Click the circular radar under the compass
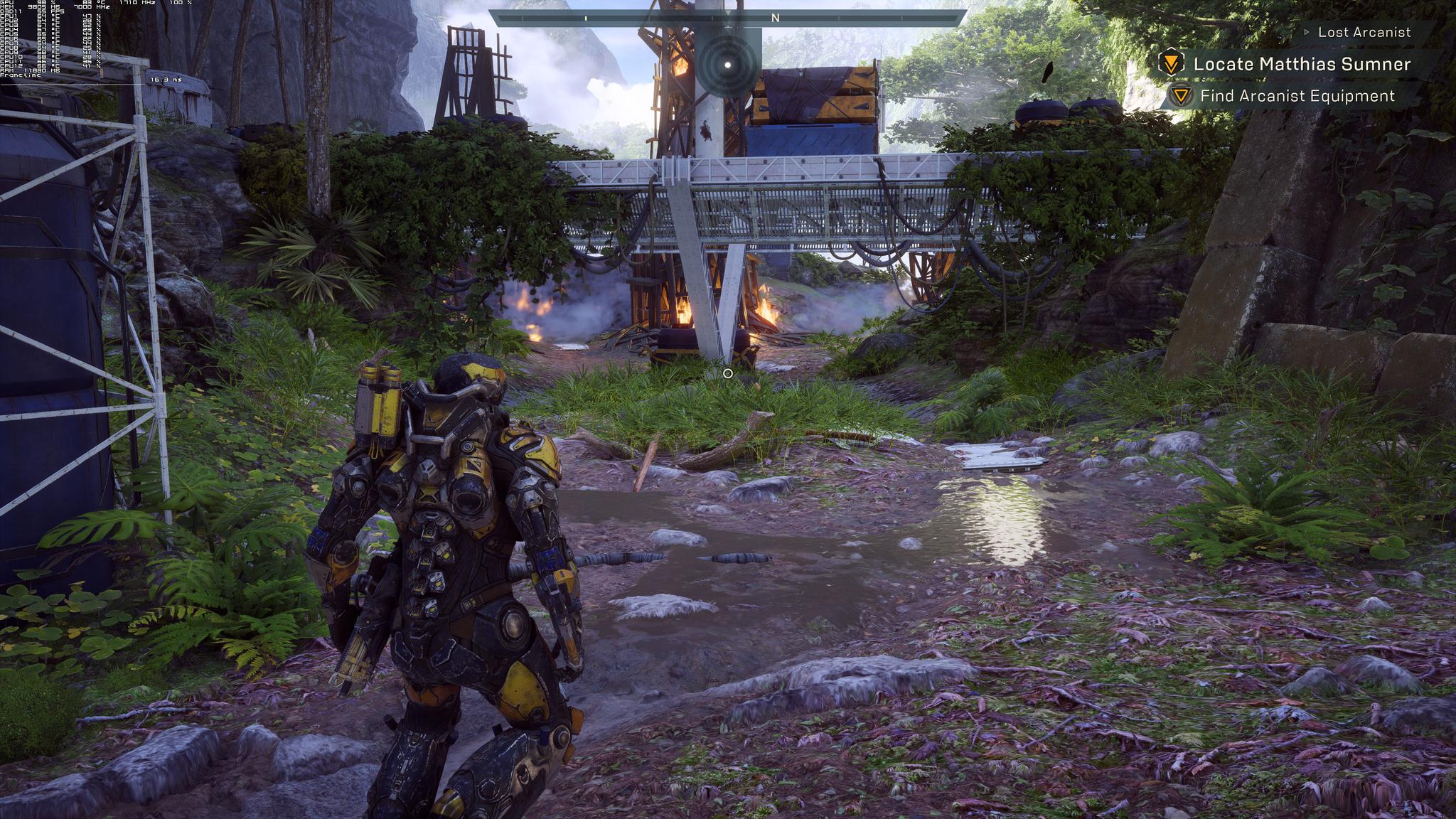The image size is (1456, 819). tap(727, 65)
